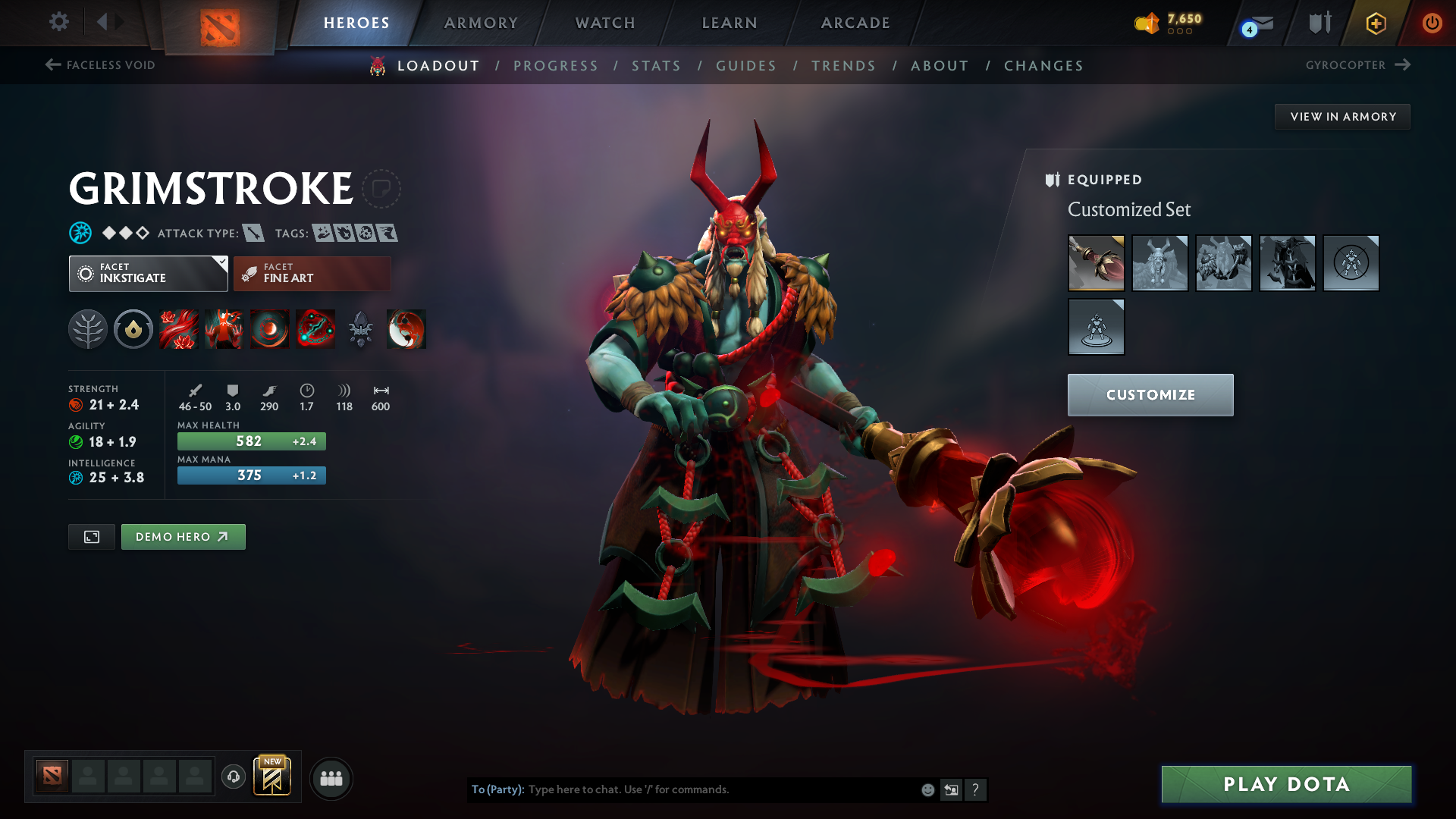Select the Stroke of Fate ability icon
Image resolution: width=1456 pixels, height=819 pixels.
(x=179, y=329)
